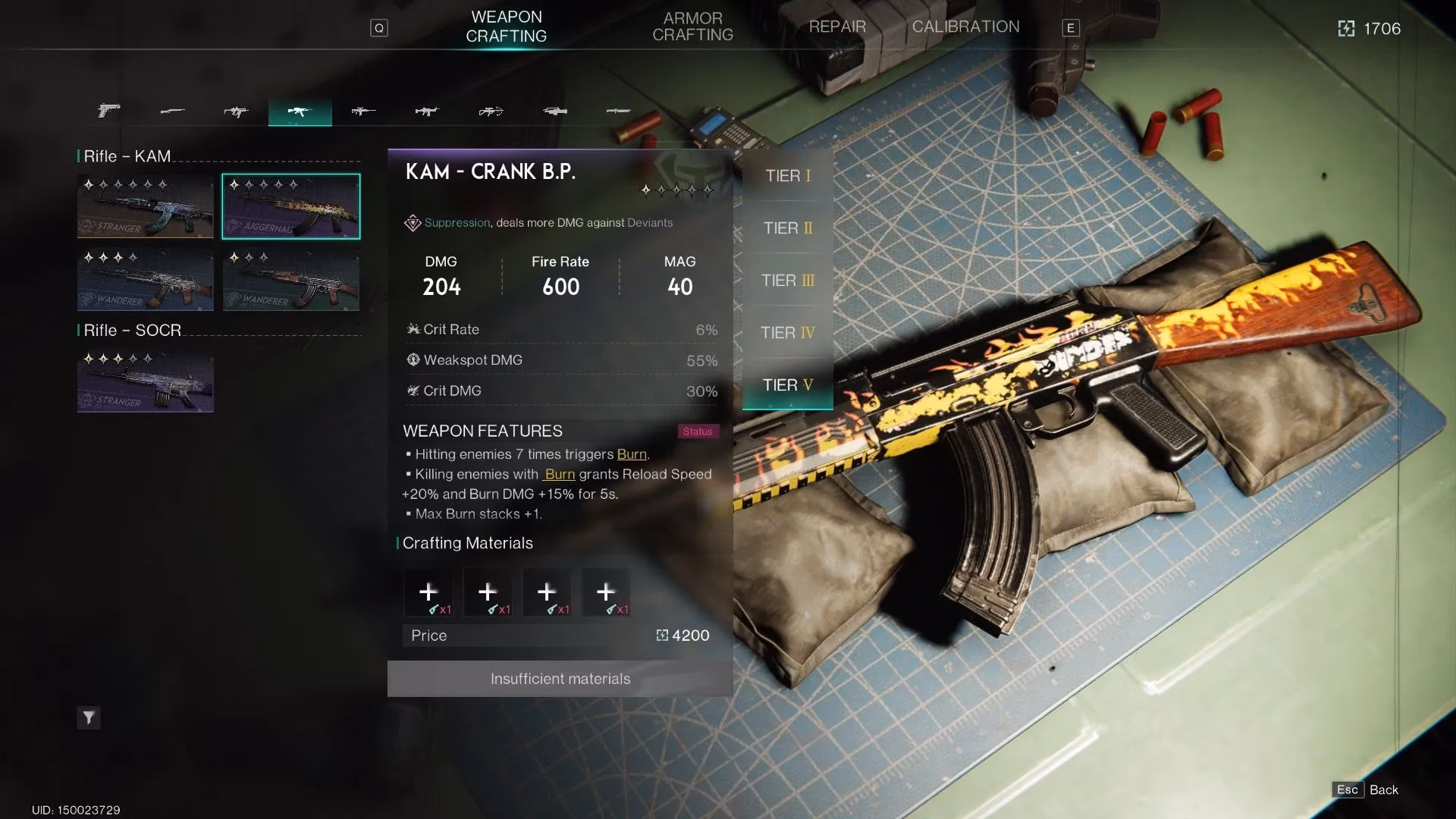Click the Insufficient materials craft button
Viewport: 1456px width, 819px height.
coord(560,679)
